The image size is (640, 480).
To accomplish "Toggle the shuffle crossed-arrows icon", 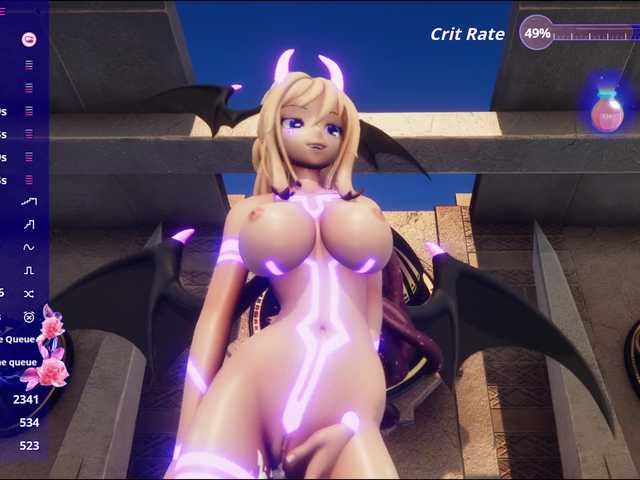I will (x=29, y=293).
